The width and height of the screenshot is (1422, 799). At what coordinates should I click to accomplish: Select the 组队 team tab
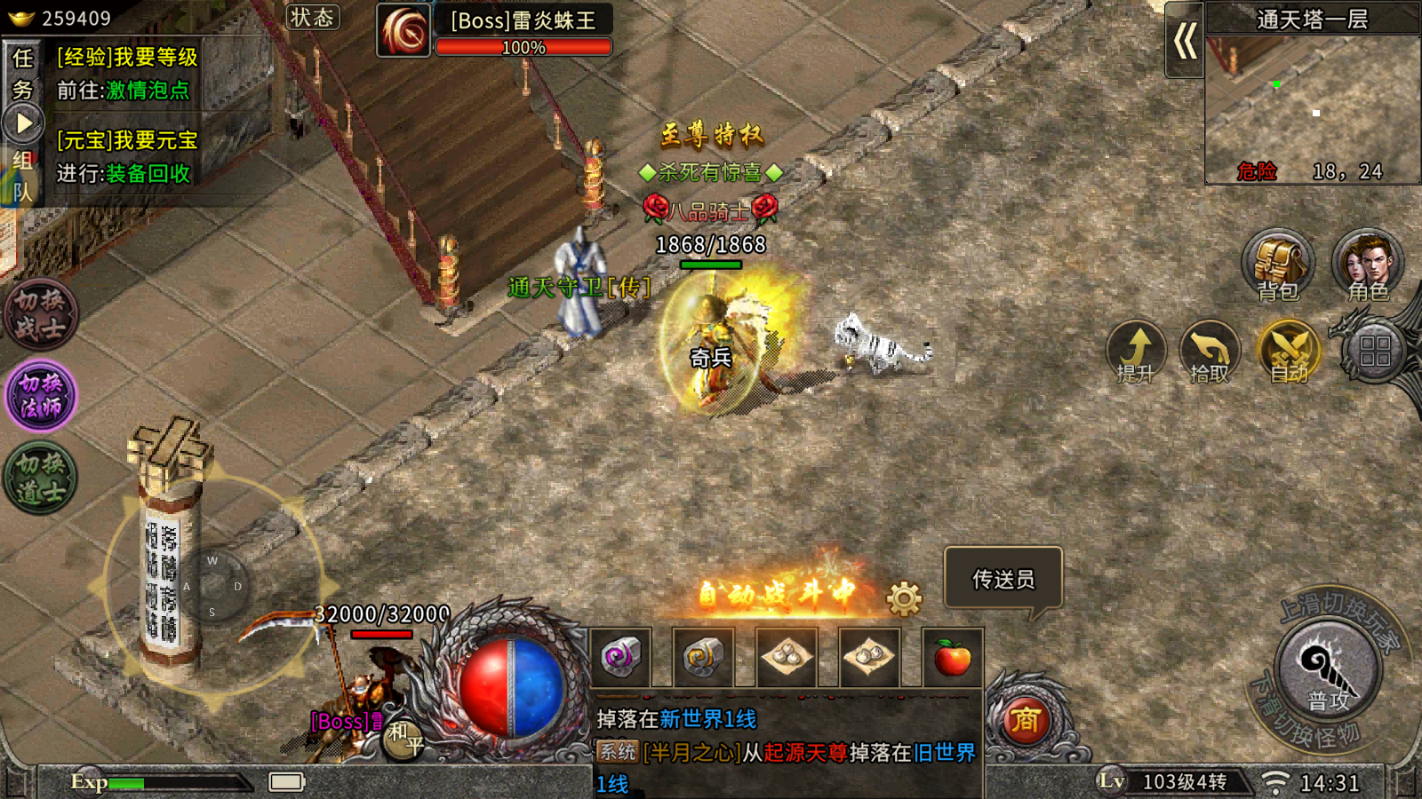[22, 178]
